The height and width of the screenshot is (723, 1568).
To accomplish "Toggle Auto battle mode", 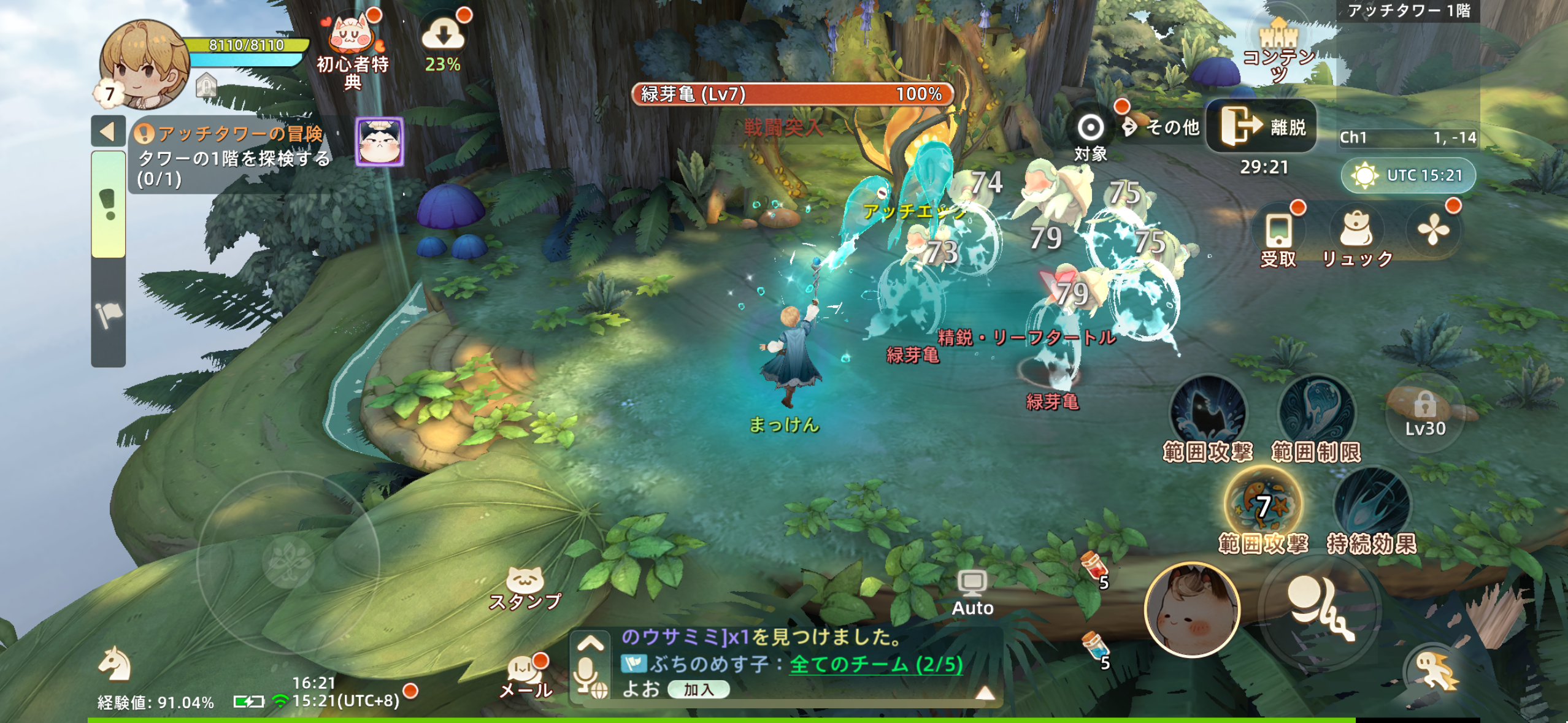I will [x=972, y=592].
